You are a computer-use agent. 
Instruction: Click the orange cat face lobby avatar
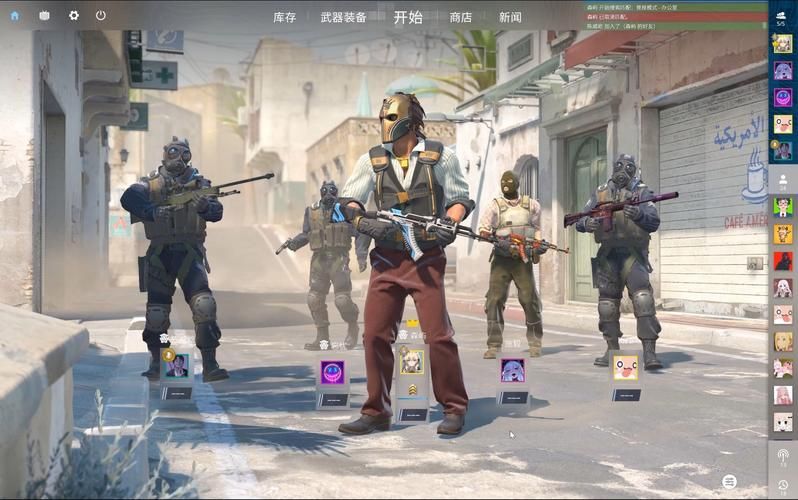pyautogui.click(x=626, y=367)
